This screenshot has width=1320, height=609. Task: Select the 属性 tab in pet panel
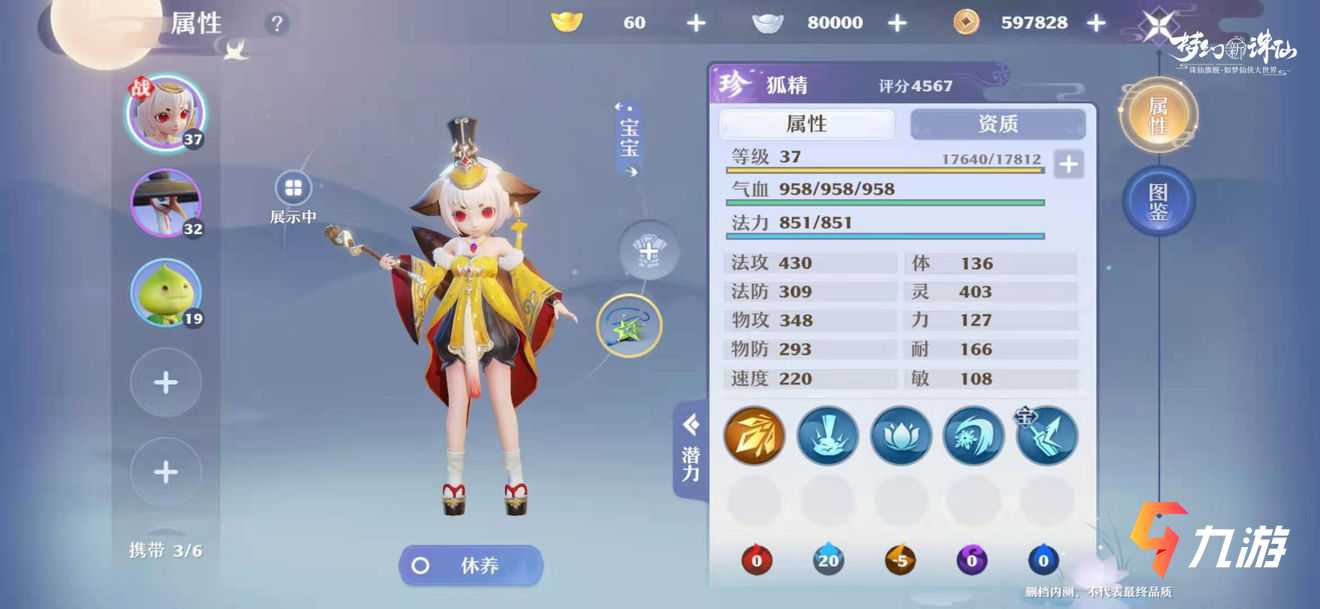point(806,124)
